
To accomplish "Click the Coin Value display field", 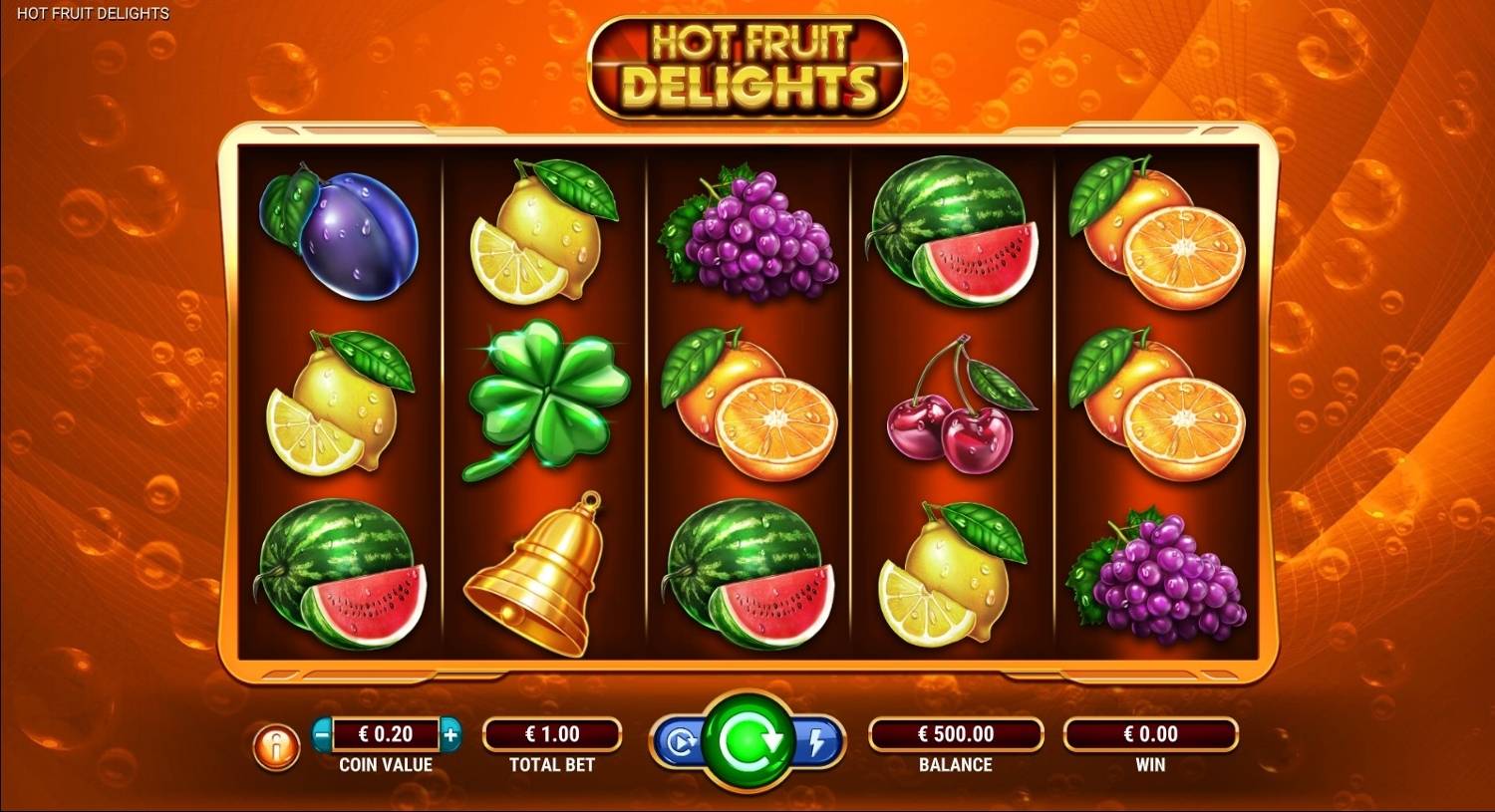I will (387, 734).
